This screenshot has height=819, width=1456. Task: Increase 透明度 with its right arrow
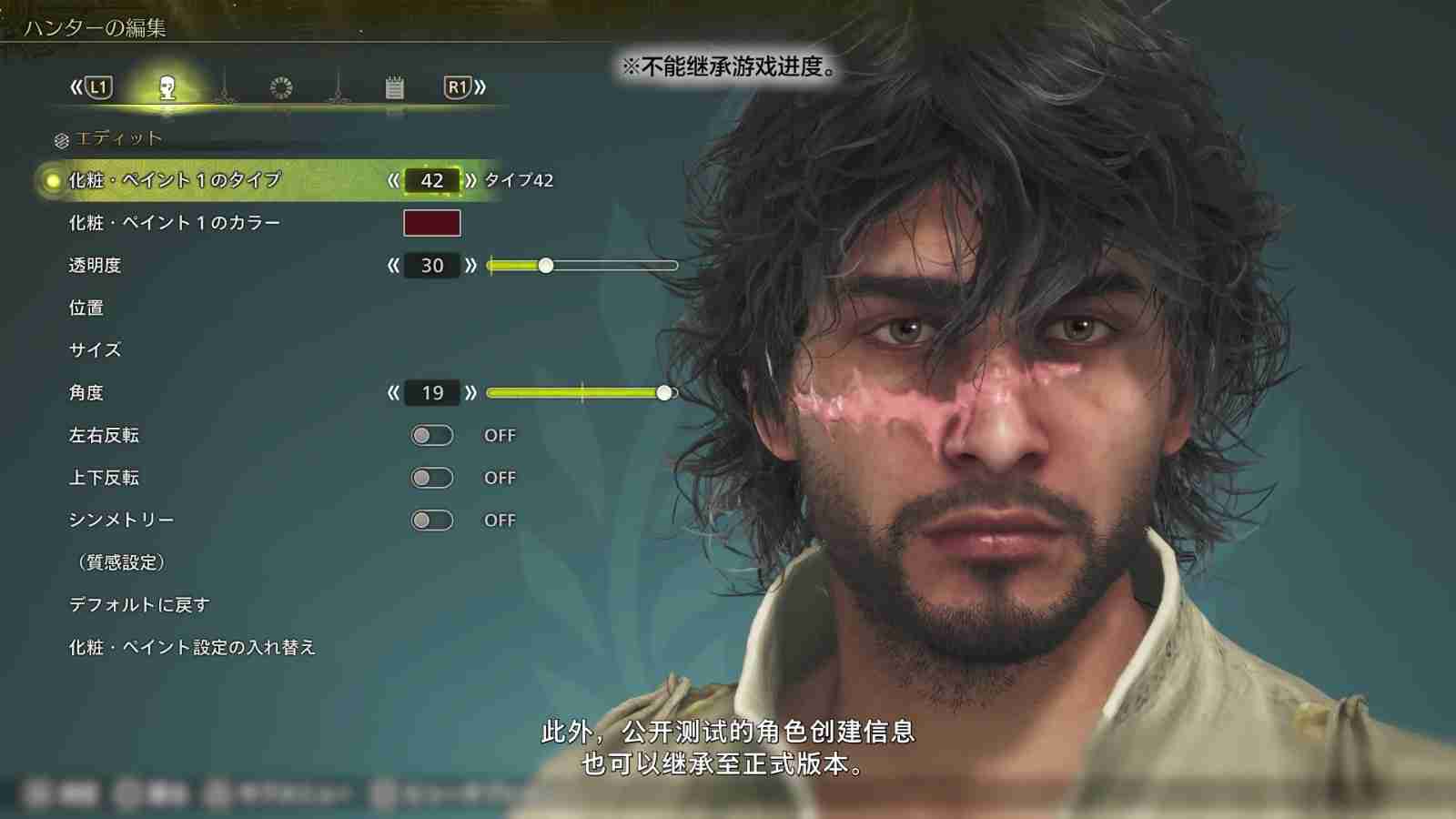pos(470,265)
